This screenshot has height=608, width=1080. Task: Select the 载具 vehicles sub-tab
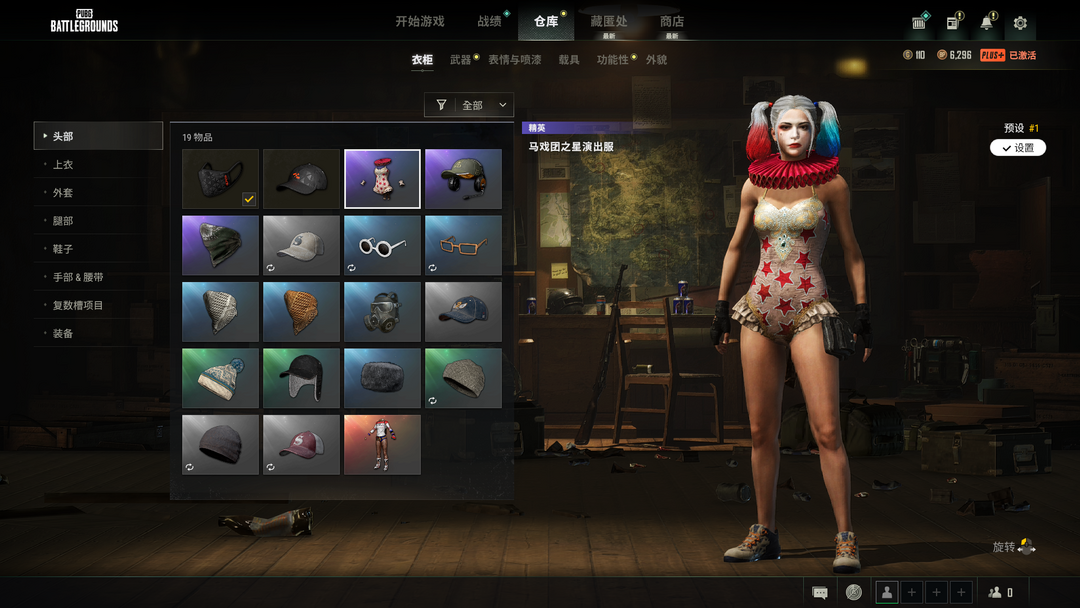click(x=569, y=60)
